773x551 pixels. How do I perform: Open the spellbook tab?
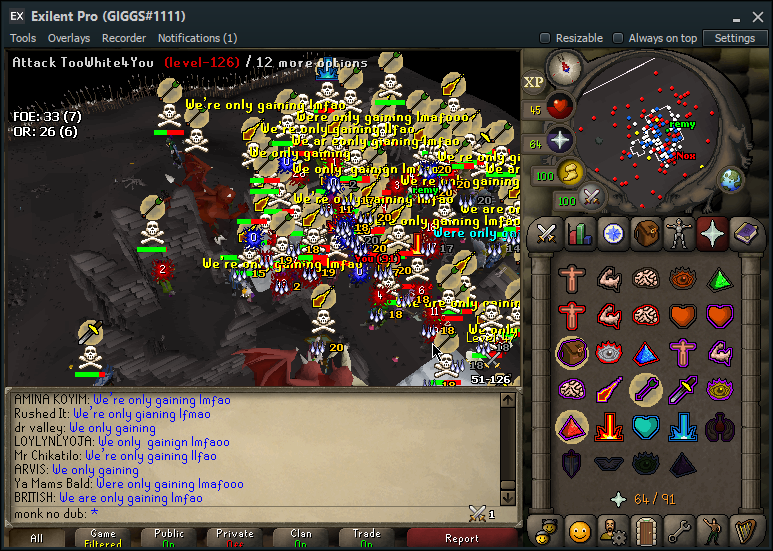(745, 234)
